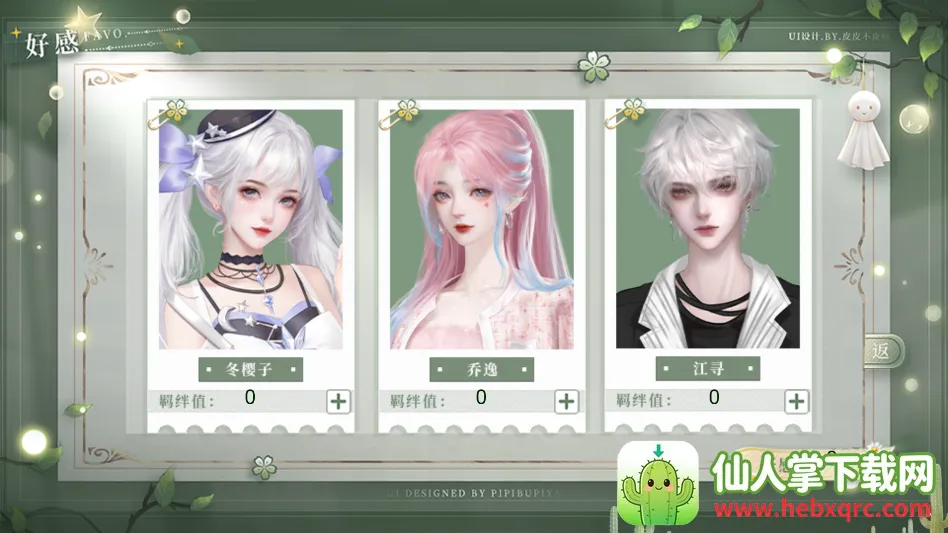Click the 江寻 name label
Image resolution: width=948 pixels, height=533 pixels.
point(707,369)
